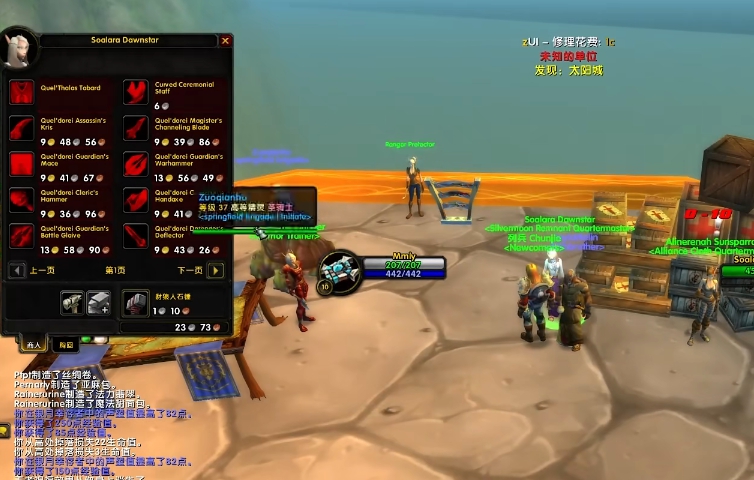Select Quel'dorei Magister's Channeling Blade
Screen dimensions: 754x480
pyautogui.click(x=136, y=129)
